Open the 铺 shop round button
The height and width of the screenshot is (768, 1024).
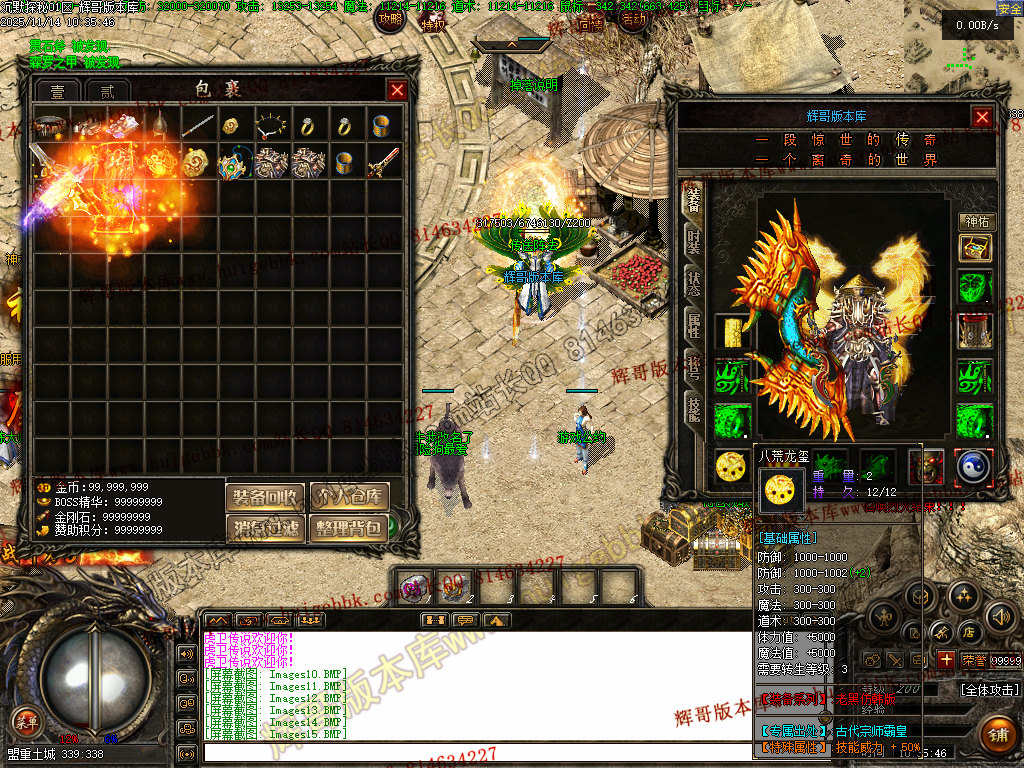tap(996, 733)
